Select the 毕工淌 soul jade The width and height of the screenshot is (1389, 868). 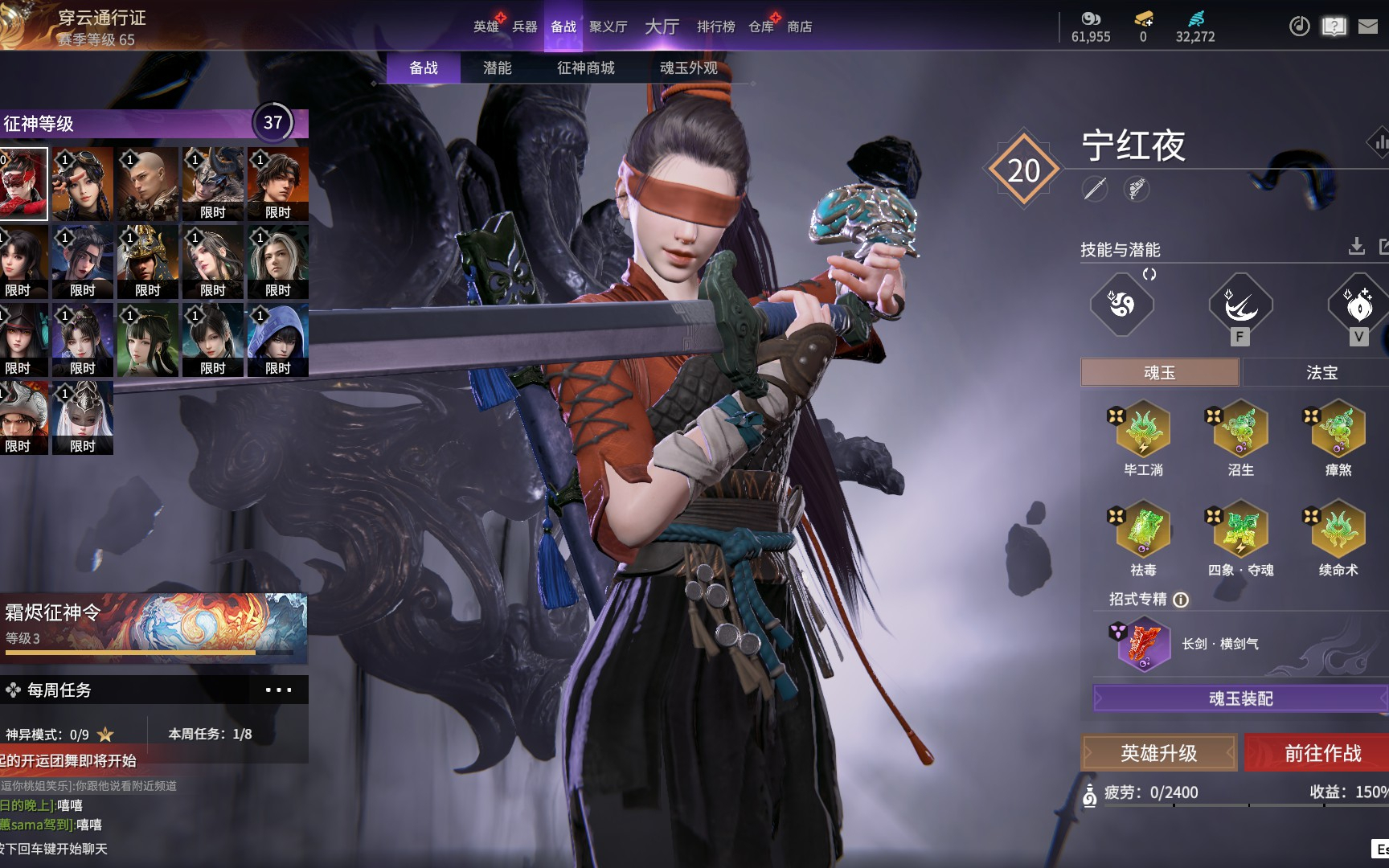pos(1143,432)
